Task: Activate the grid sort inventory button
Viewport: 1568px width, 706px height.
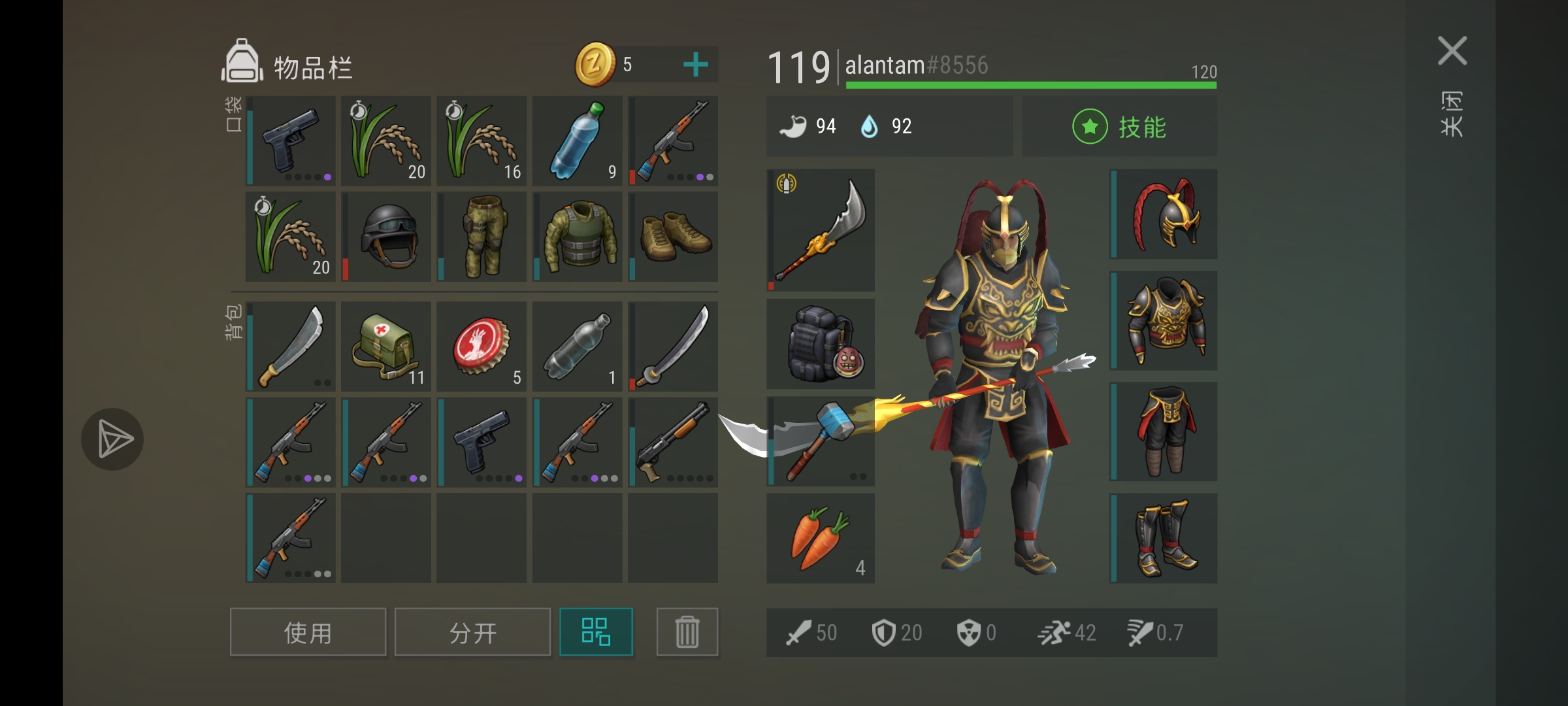Action: click(596, 632)
